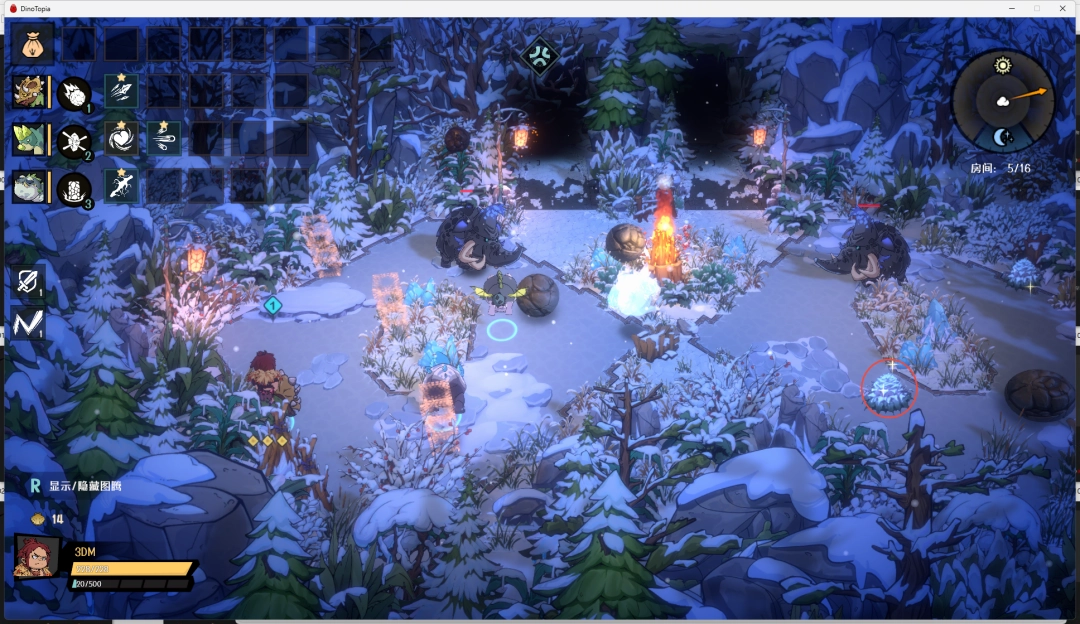Activate the stone pillar skill numbered 3
Viewport: 1080px width, 624px height.
[x=74, y=188]
